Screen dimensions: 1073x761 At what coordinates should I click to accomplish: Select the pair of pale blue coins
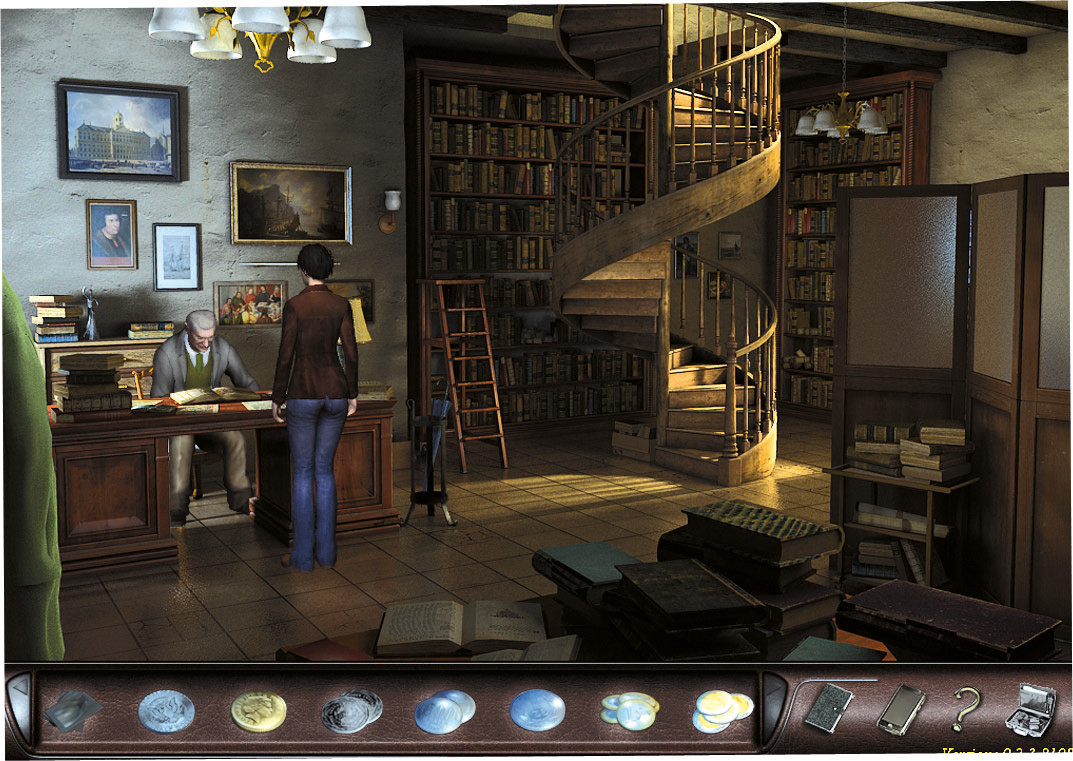(x=445, y=711)
